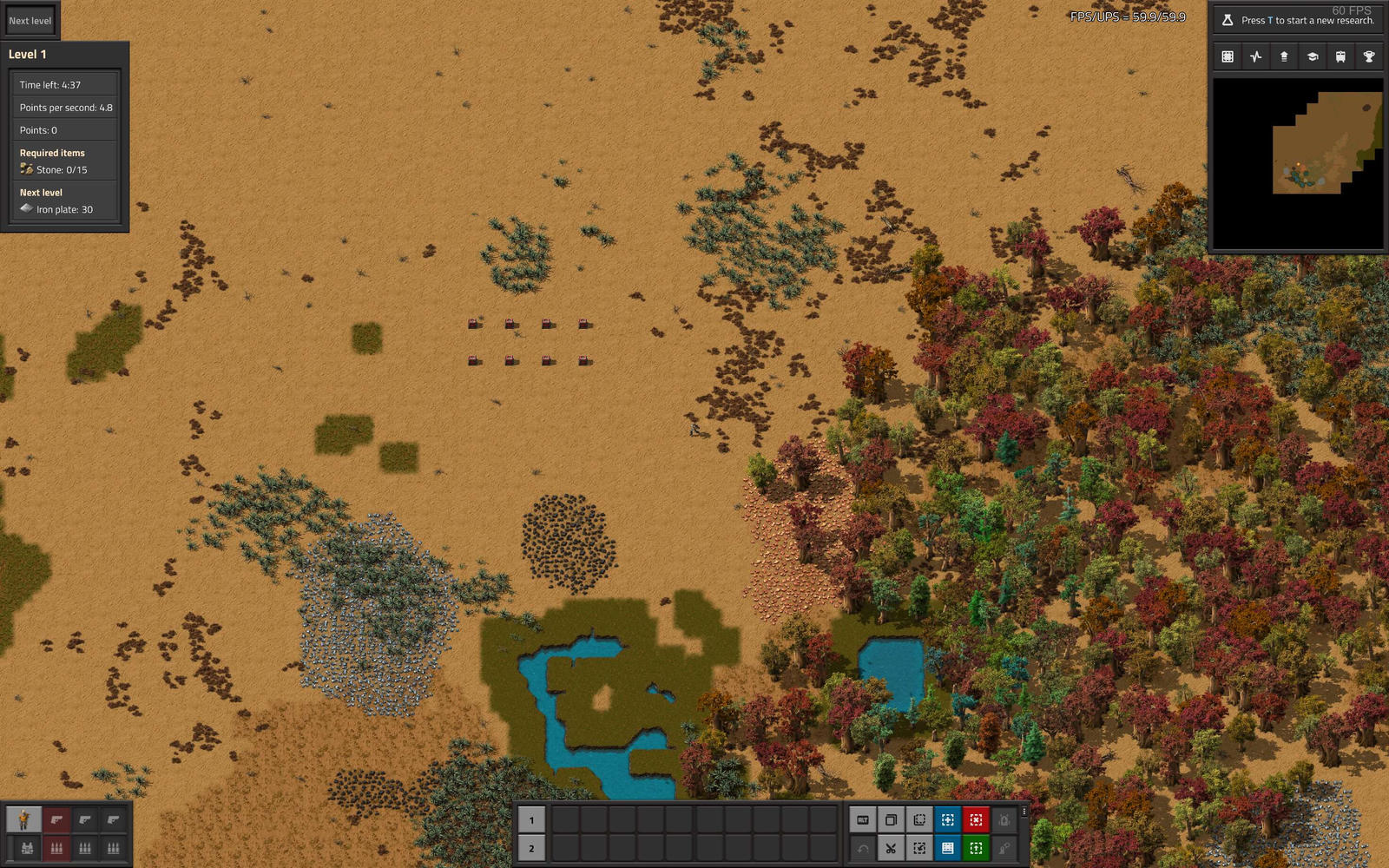Click the minimap
This screenshot has height=868, width=1389.
click(x=1297, y=163)
